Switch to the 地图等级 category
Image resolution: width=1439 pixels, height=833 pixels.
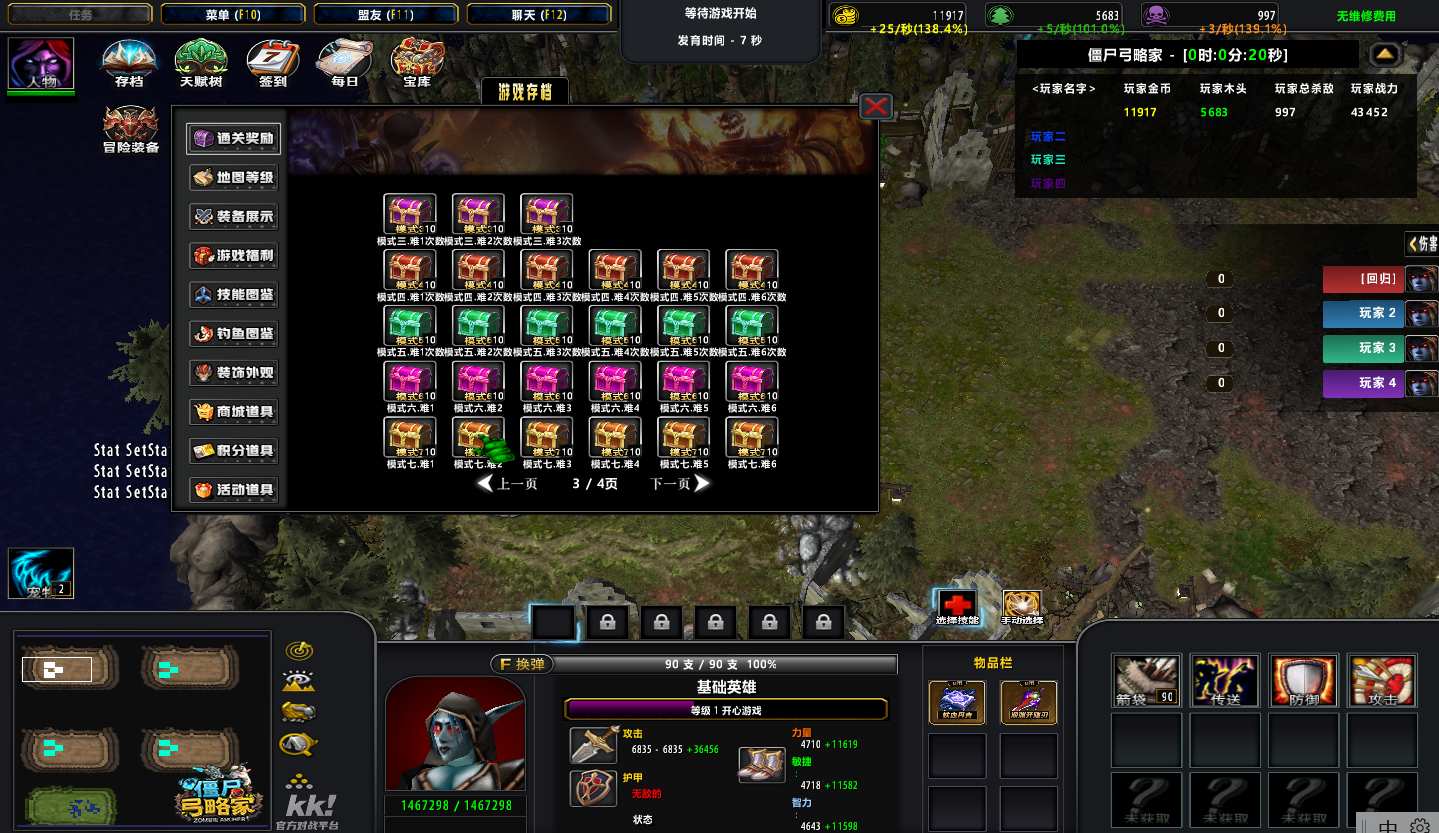click(x=234, y=178)
